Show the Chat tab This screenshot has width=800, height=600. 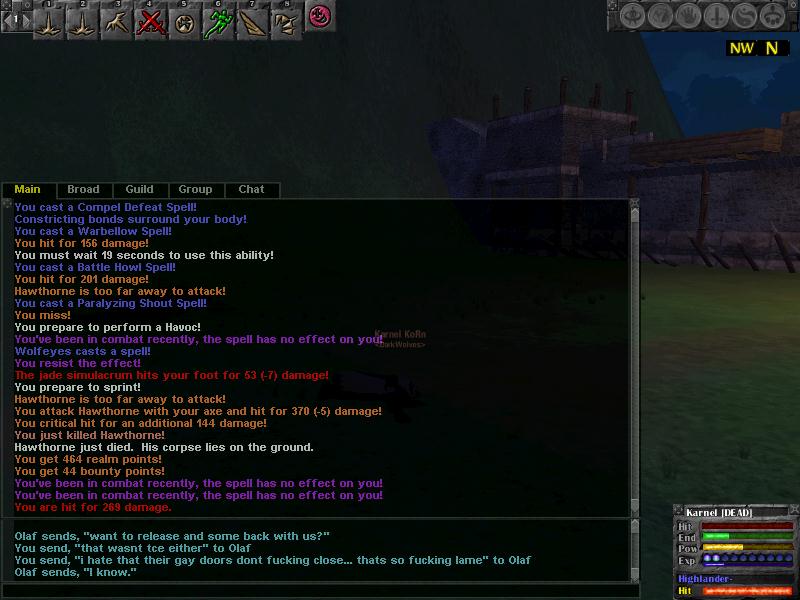251,189
